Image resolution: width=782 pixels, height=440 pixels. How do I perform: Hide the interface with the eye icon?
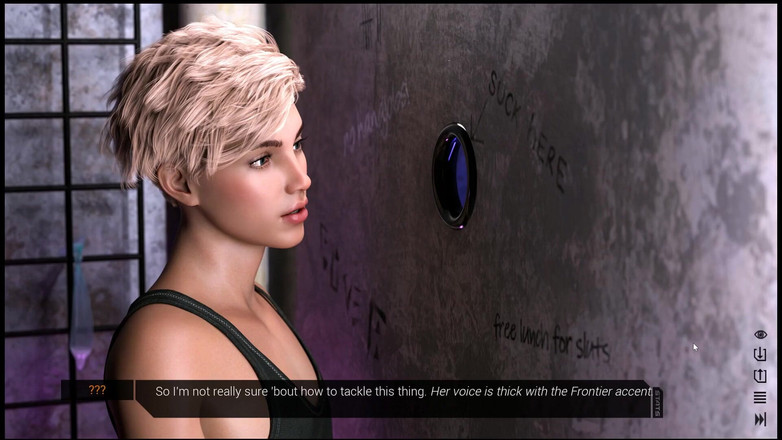click(x=760, y=334)
